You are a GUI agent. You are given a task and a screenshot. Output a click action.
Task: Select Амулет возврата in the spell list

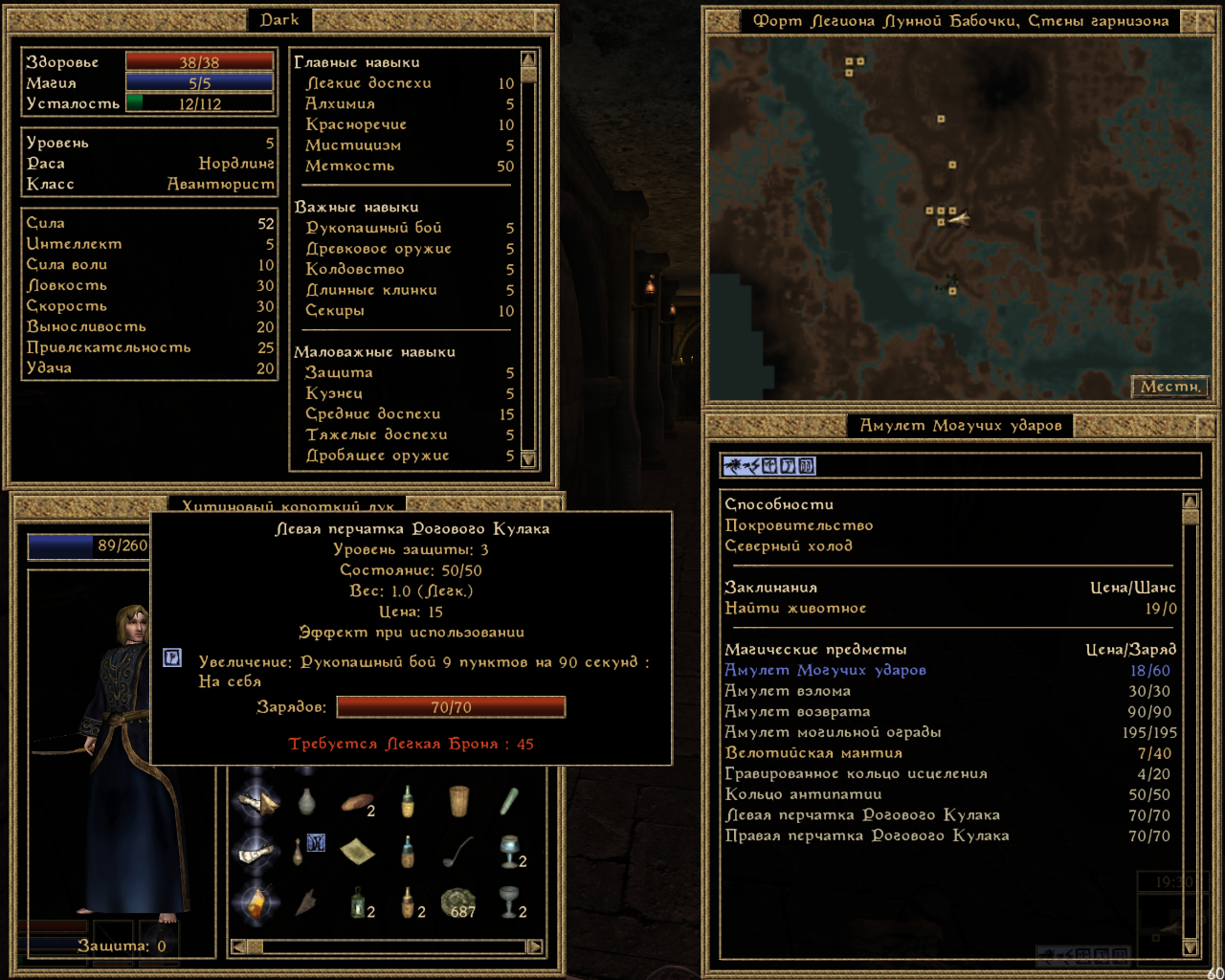(x=797, y=712)
